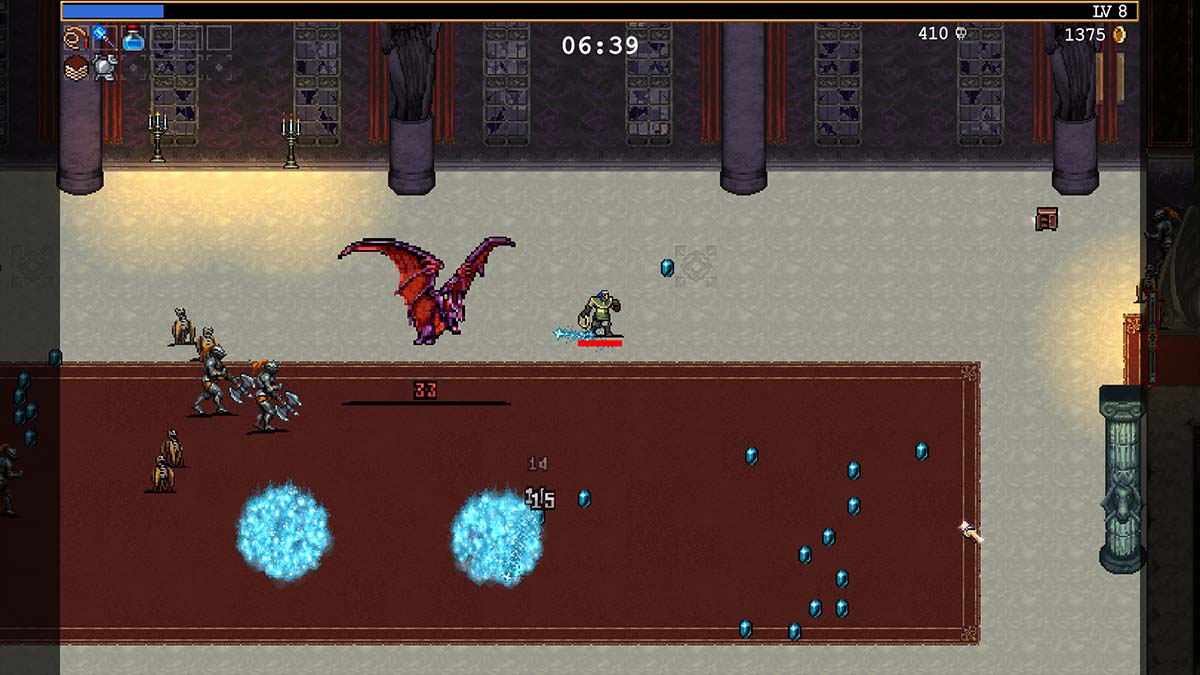Click the silver Armor passive item icon
This screenshot has height=675, width=1200.
tap(104, 67)
